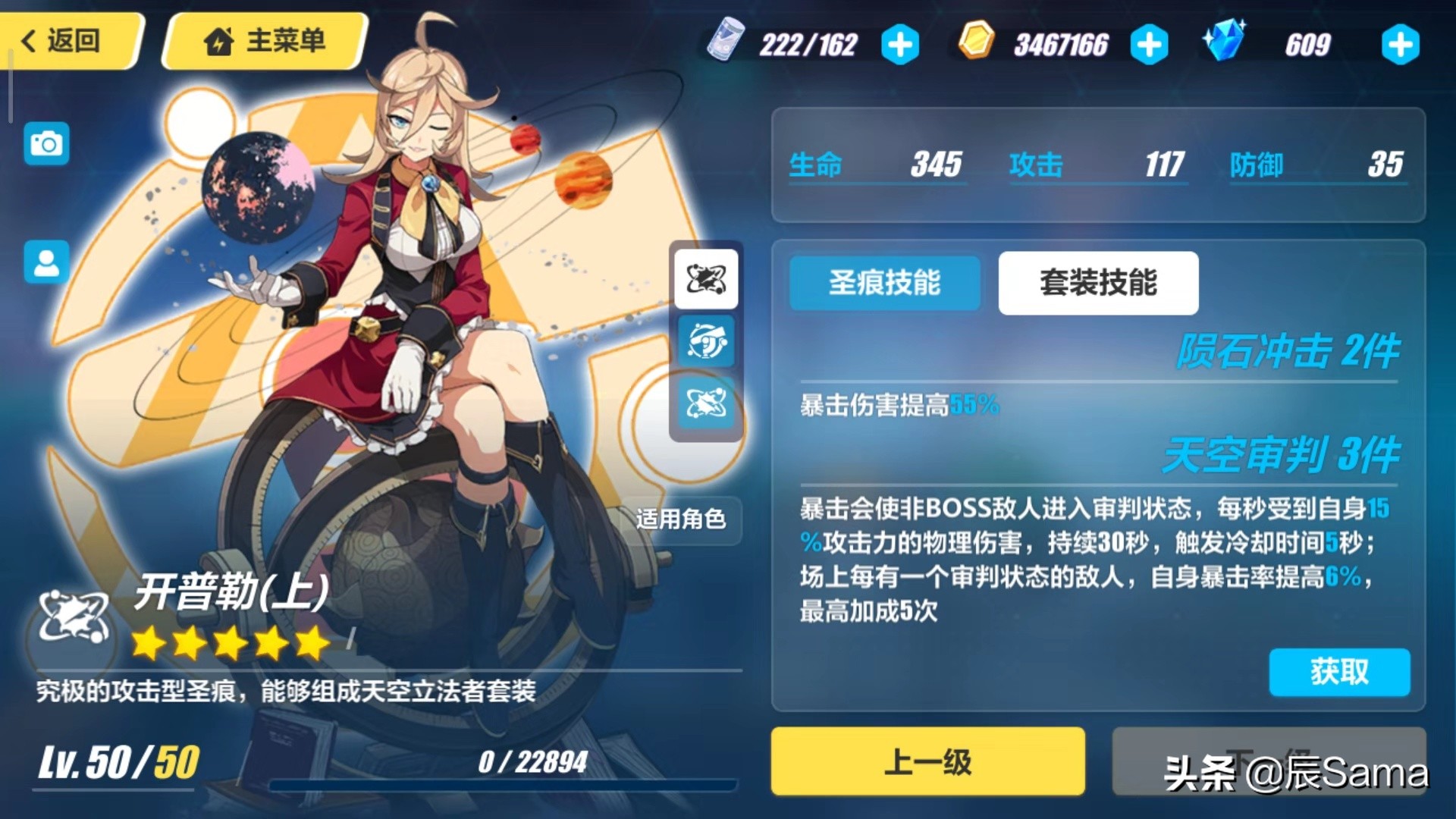
Task: Select the top stigmata slot icon
Action: (x=705, y=279)
